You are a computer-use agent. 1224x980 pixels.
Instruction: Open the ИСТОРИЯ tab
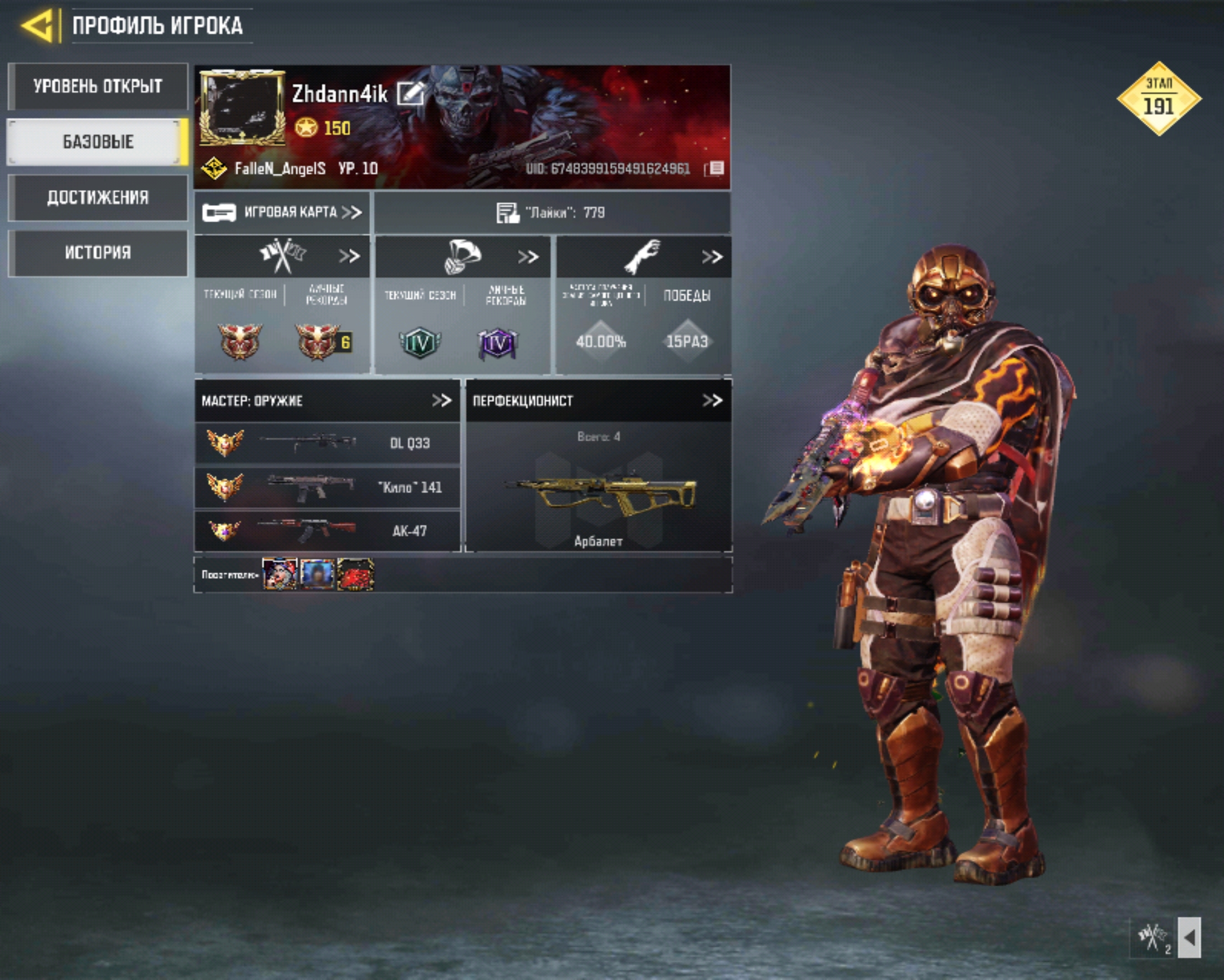[98, 253]
